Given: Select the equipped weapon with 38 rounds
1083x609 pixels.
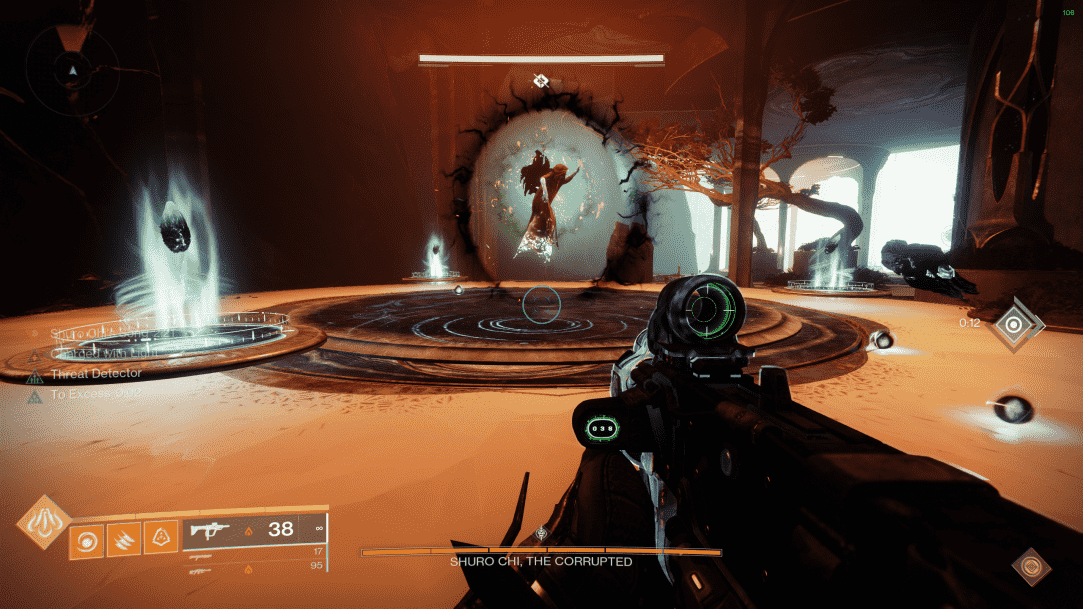Looking at the screenshot, I should click(257, 529).
